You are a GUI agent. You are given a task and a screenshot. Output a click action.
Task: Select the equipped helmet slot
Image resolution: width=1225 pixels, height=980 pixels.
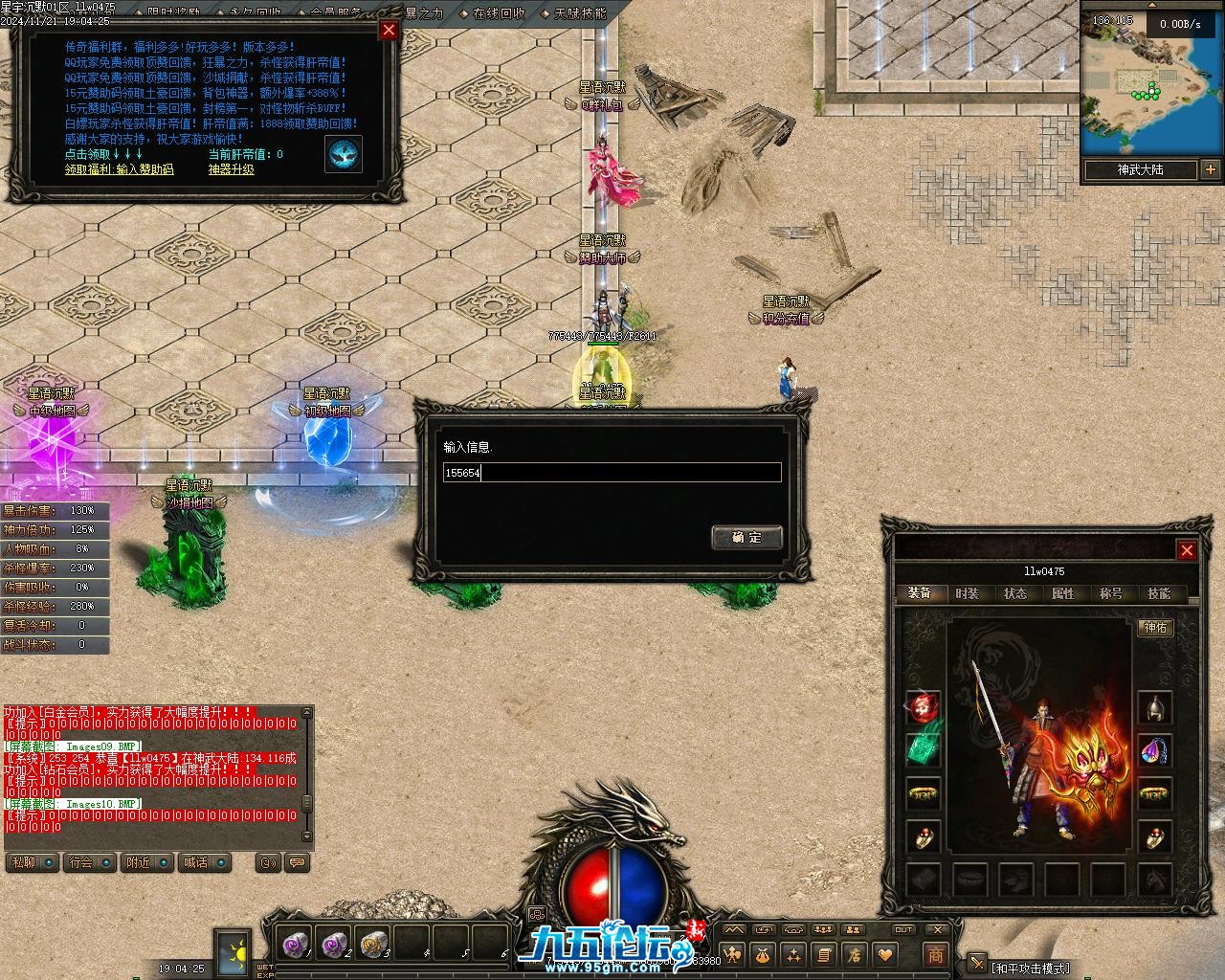click(x=1155, y=708)
